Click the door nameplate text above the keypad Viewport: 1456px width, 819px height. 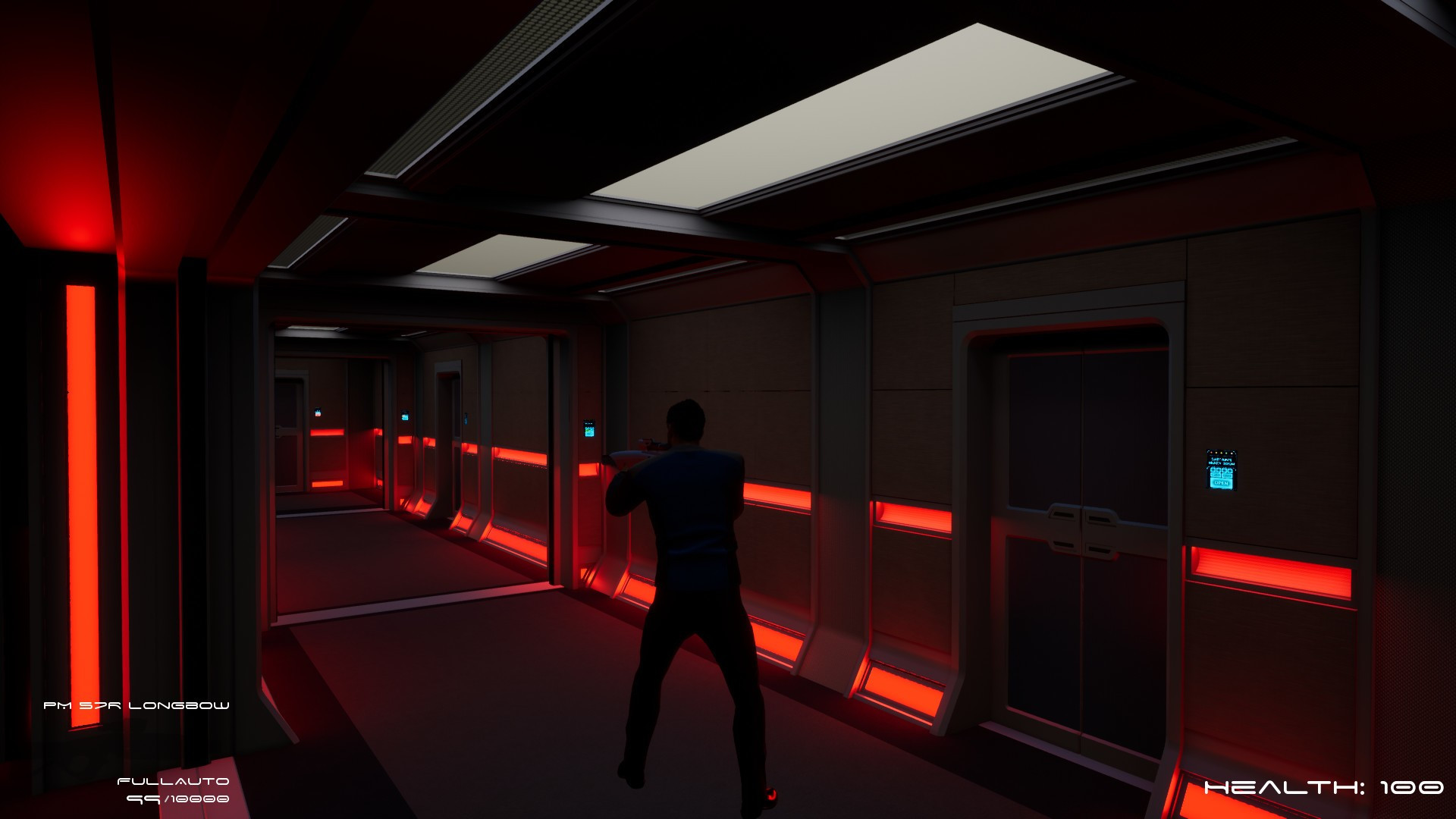click(x=1220, y=460)
